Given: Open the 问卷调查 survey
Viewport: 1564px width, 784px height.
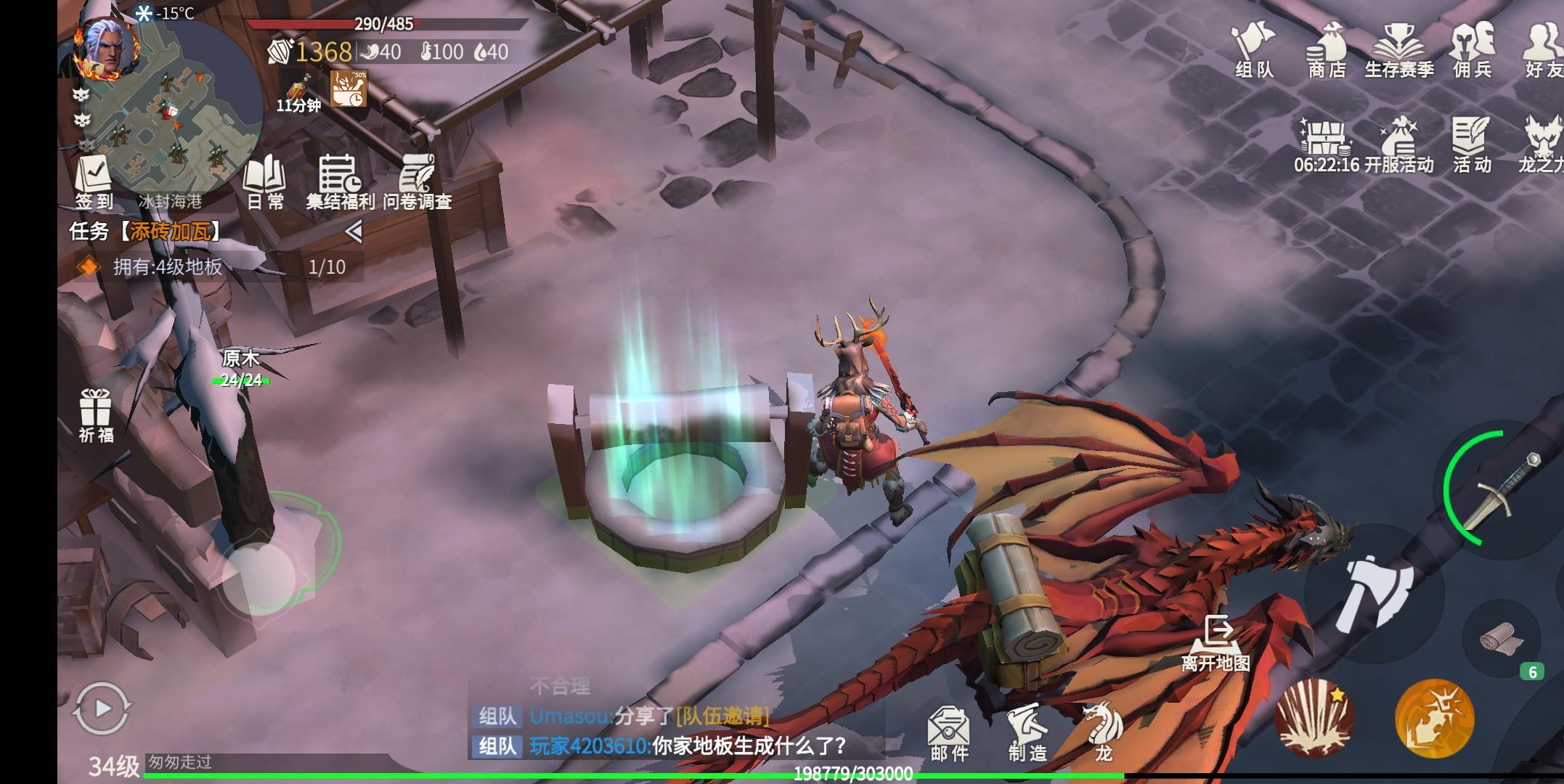Looking at the screenshot, I should coord(418,181).
